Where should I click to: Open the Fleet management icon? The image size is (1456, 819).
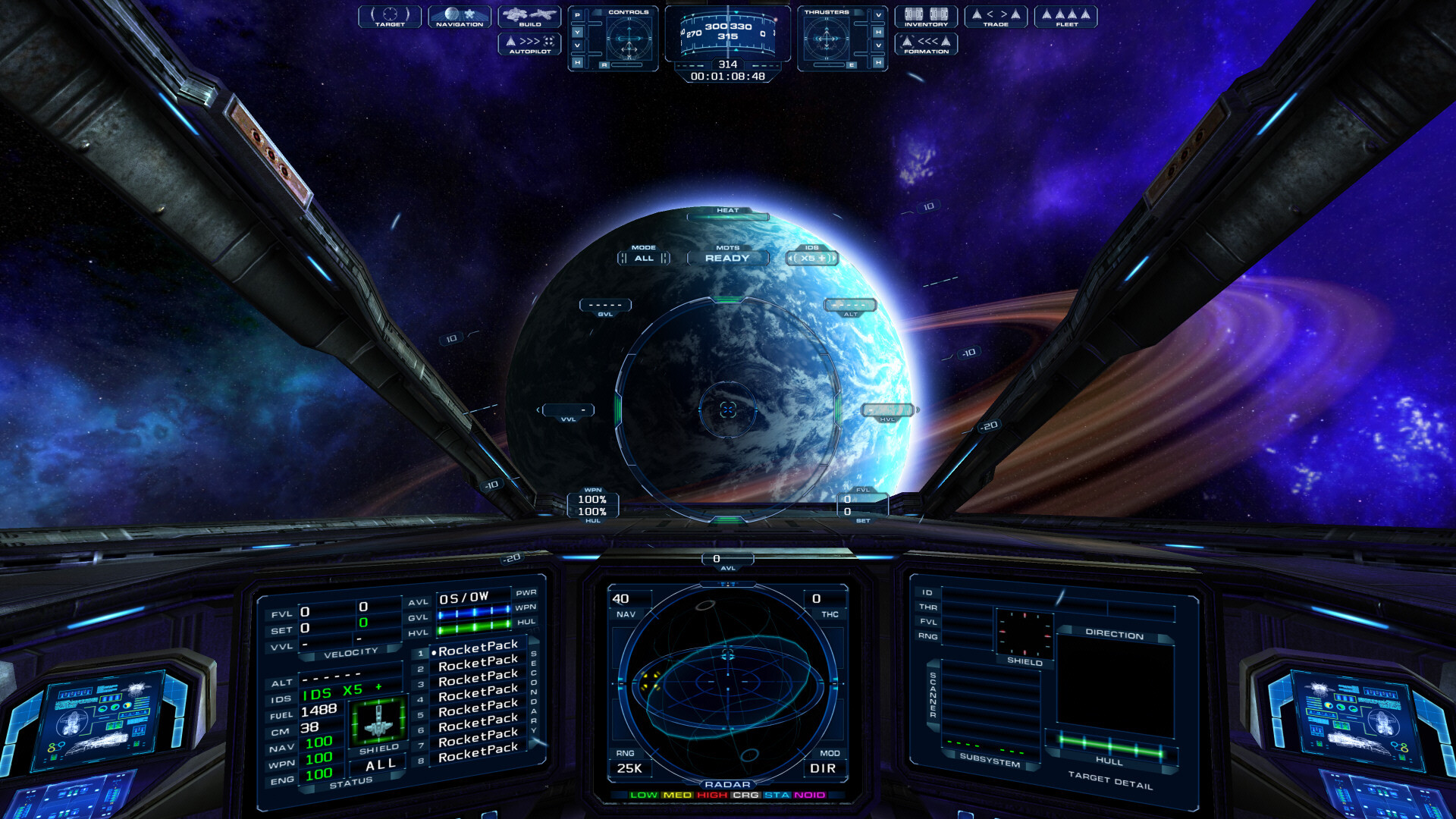coord(1066,17)
